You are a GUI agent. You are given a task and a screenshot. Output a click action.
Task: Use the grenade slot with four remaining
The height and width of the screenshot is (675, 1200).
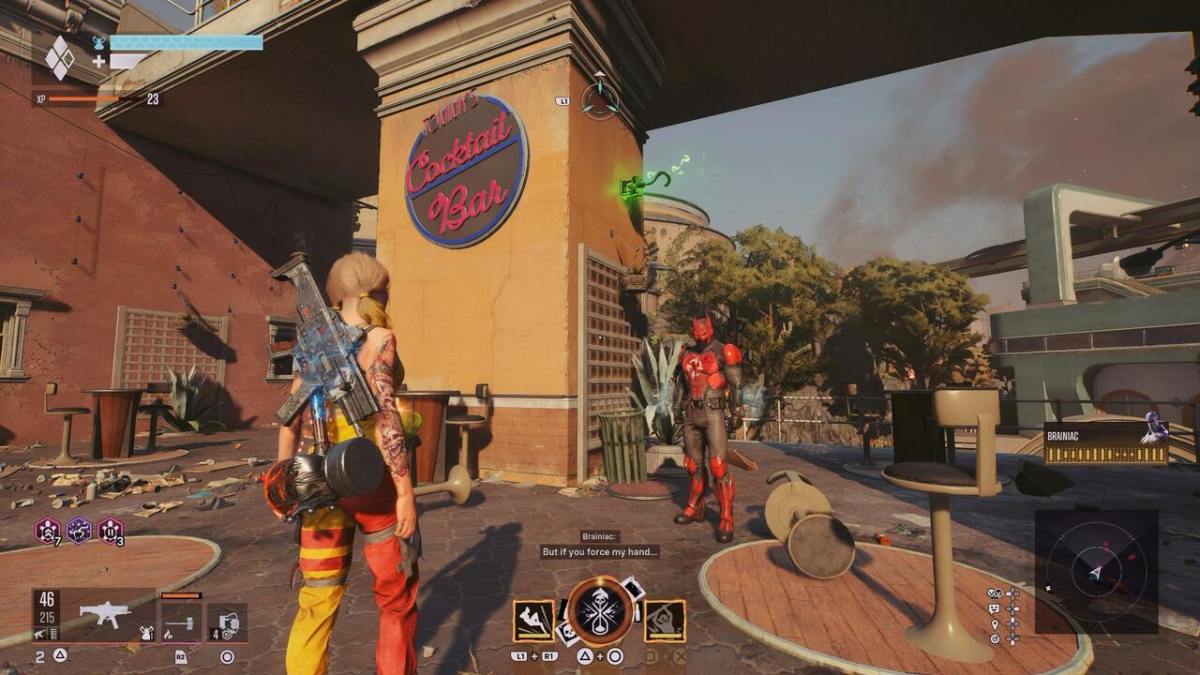226,622
